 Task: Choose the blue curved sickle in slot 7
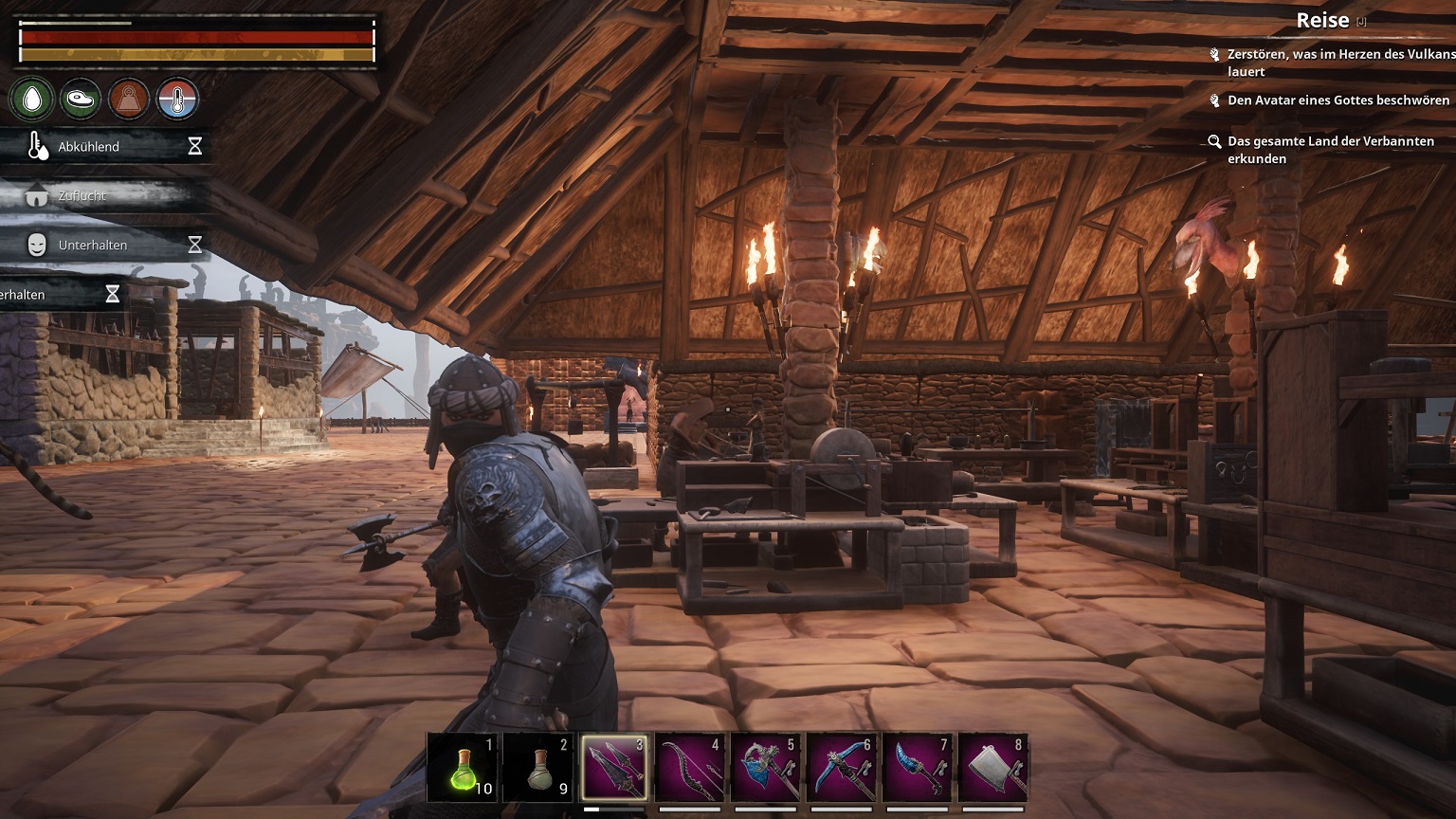918,768
